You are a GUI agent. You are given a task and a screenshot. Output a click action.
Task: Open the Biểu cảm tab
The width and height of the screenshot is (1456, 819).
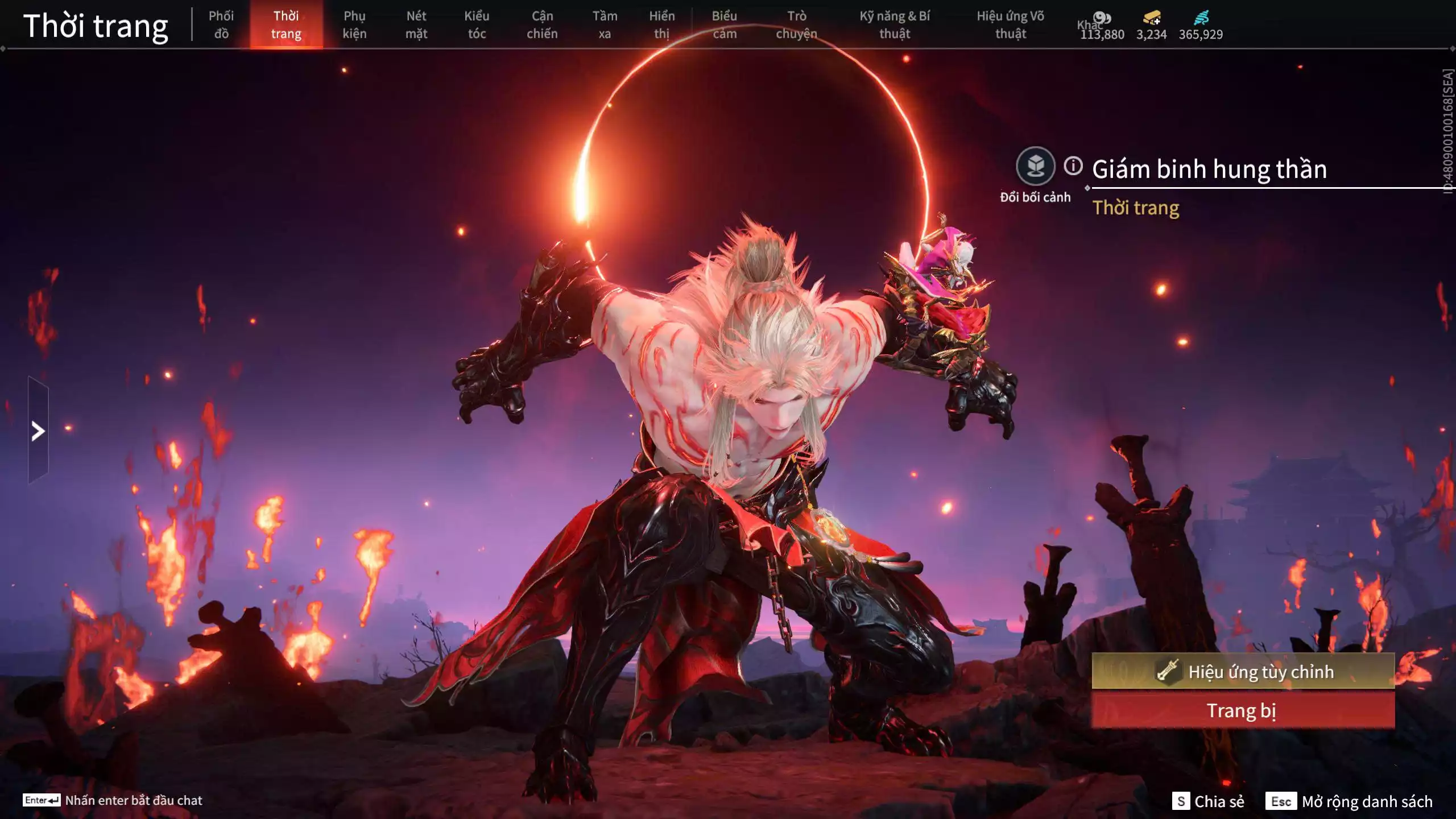(x=725, y=25)
